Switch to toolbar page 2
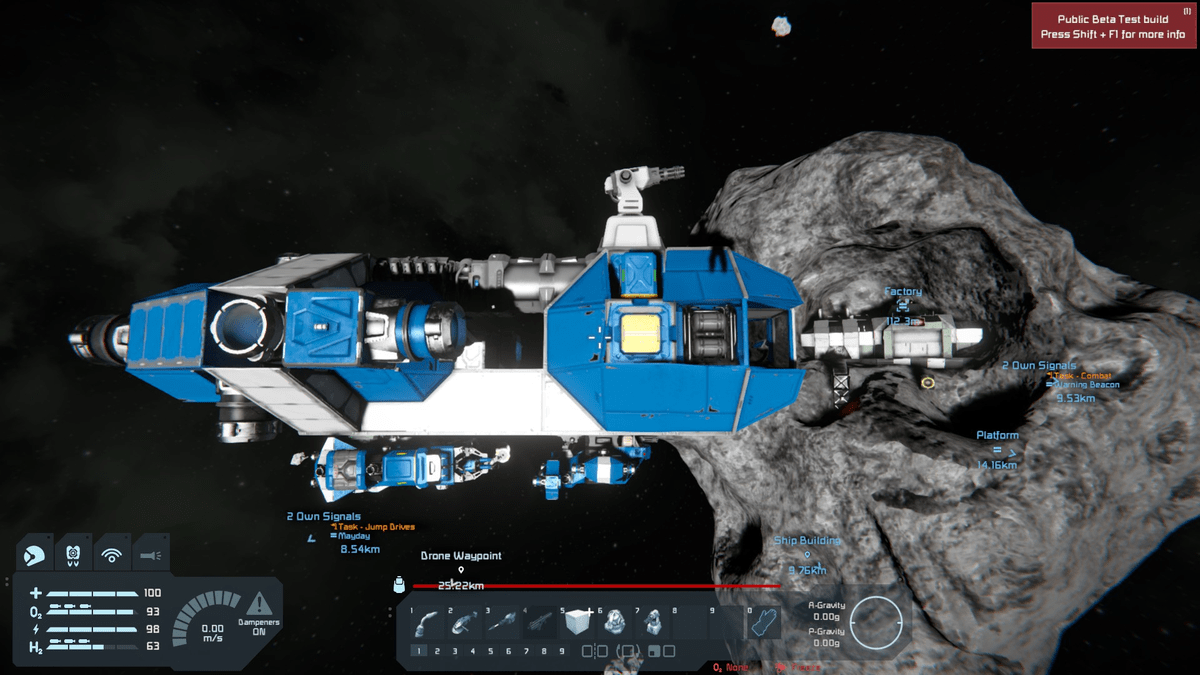 coord(437,651)
